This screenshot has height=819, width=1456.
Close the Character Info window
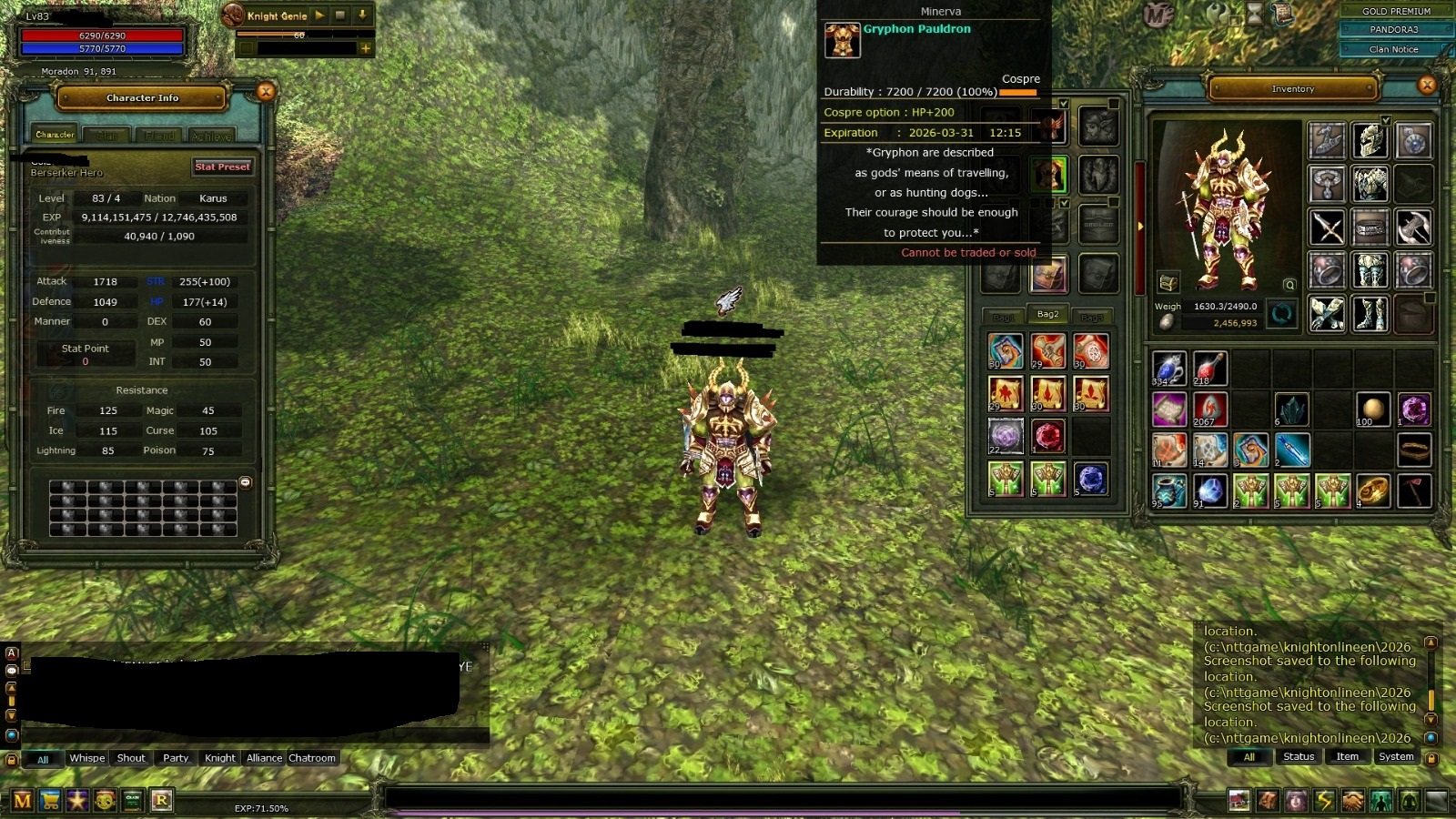[x=266, y=91]
